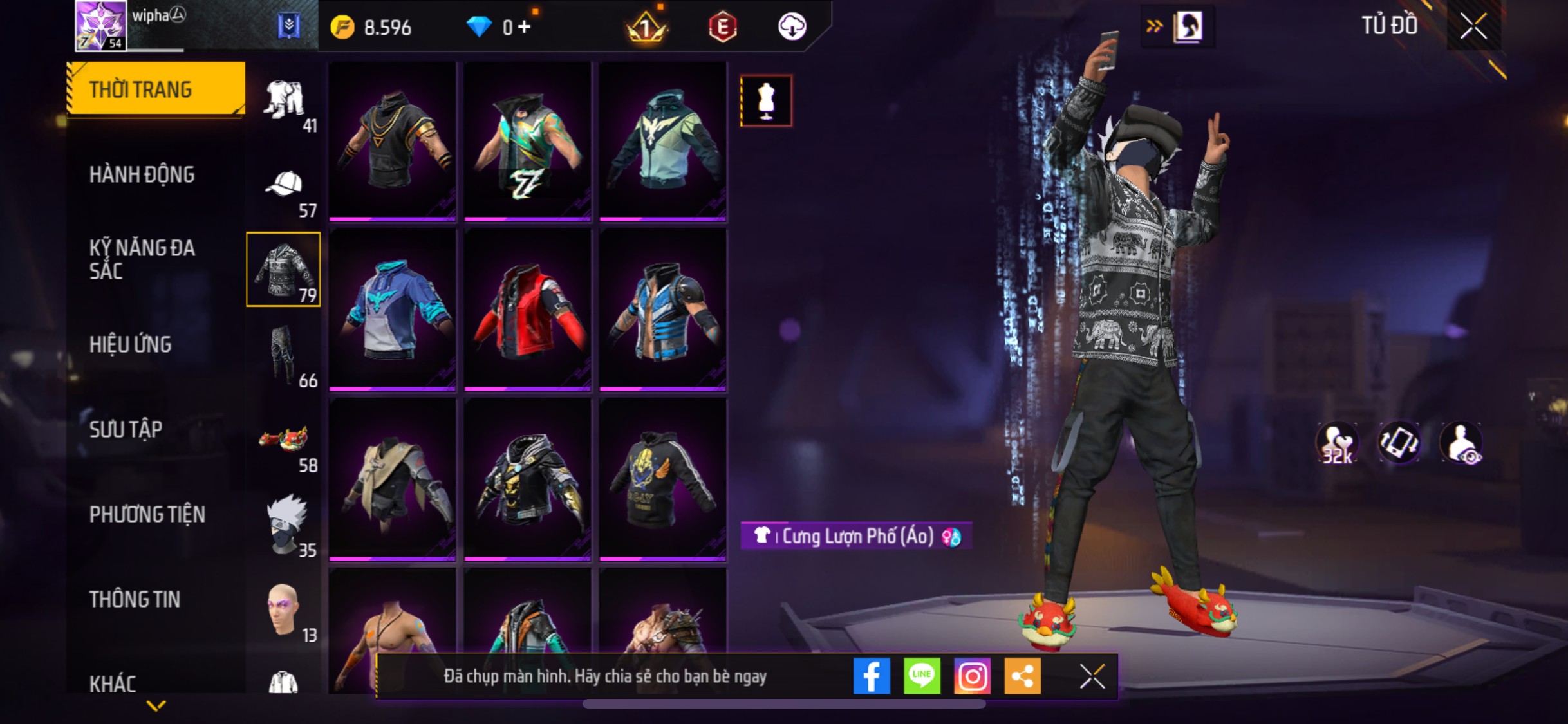This screenshot has height=724, width=1568.
Task: Switch to Kỹ Năng Đa Sắc tab
Action: tap(142, 259)
